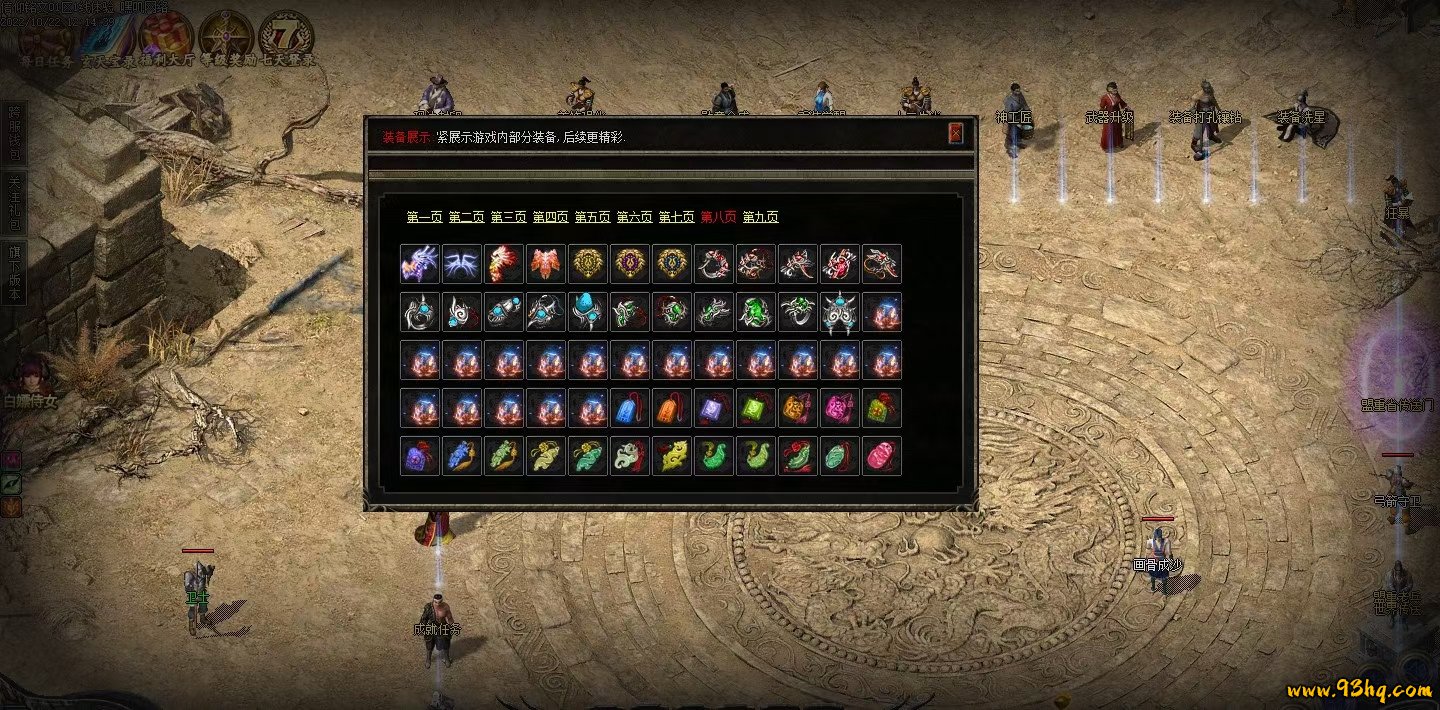
Task: Choose the pink jade pendant slot
Action: click(881, 456)
